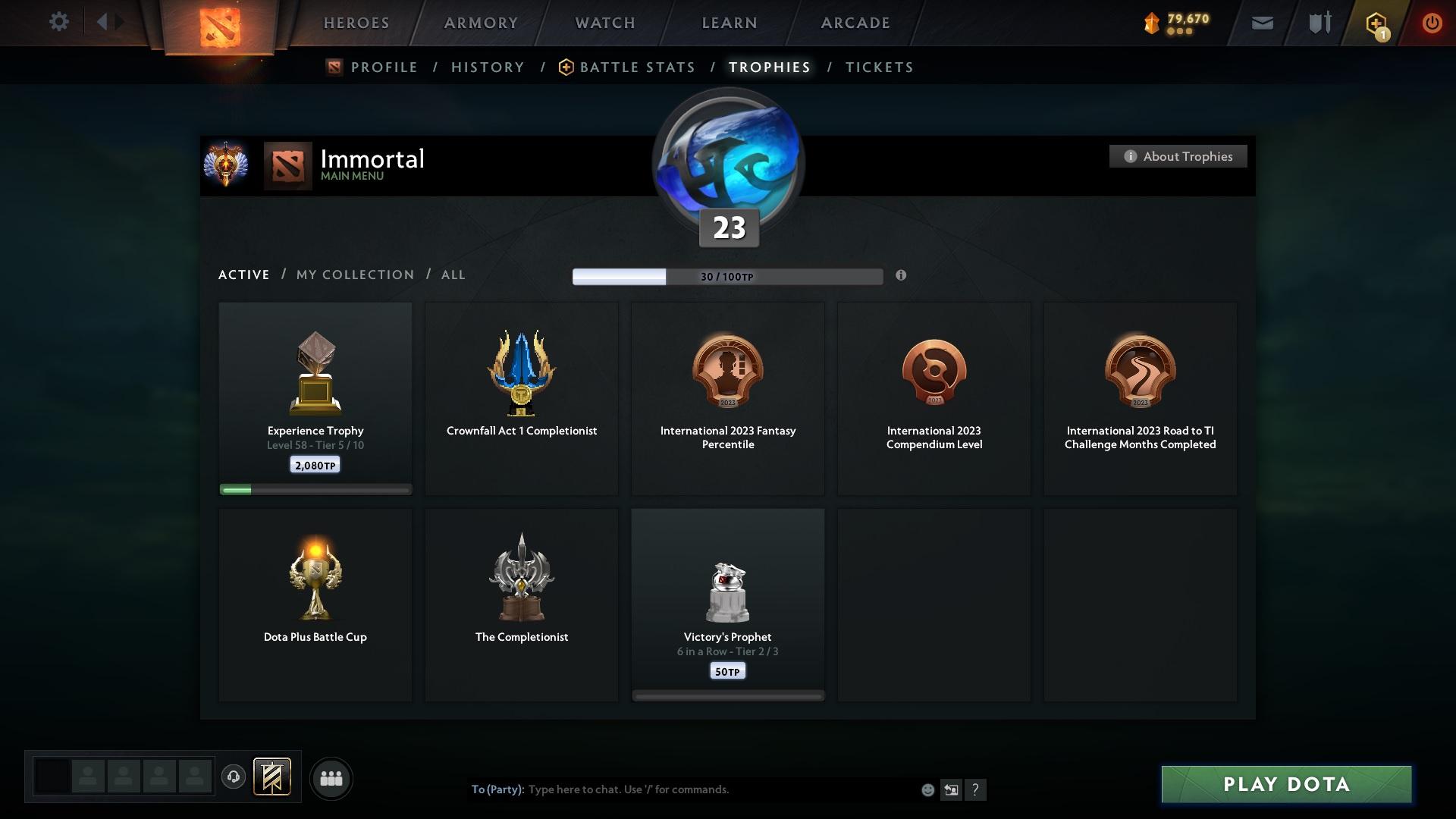Switch to the MY COLLECTION tab
The image size is (1456, 819).
pos(354,275)
